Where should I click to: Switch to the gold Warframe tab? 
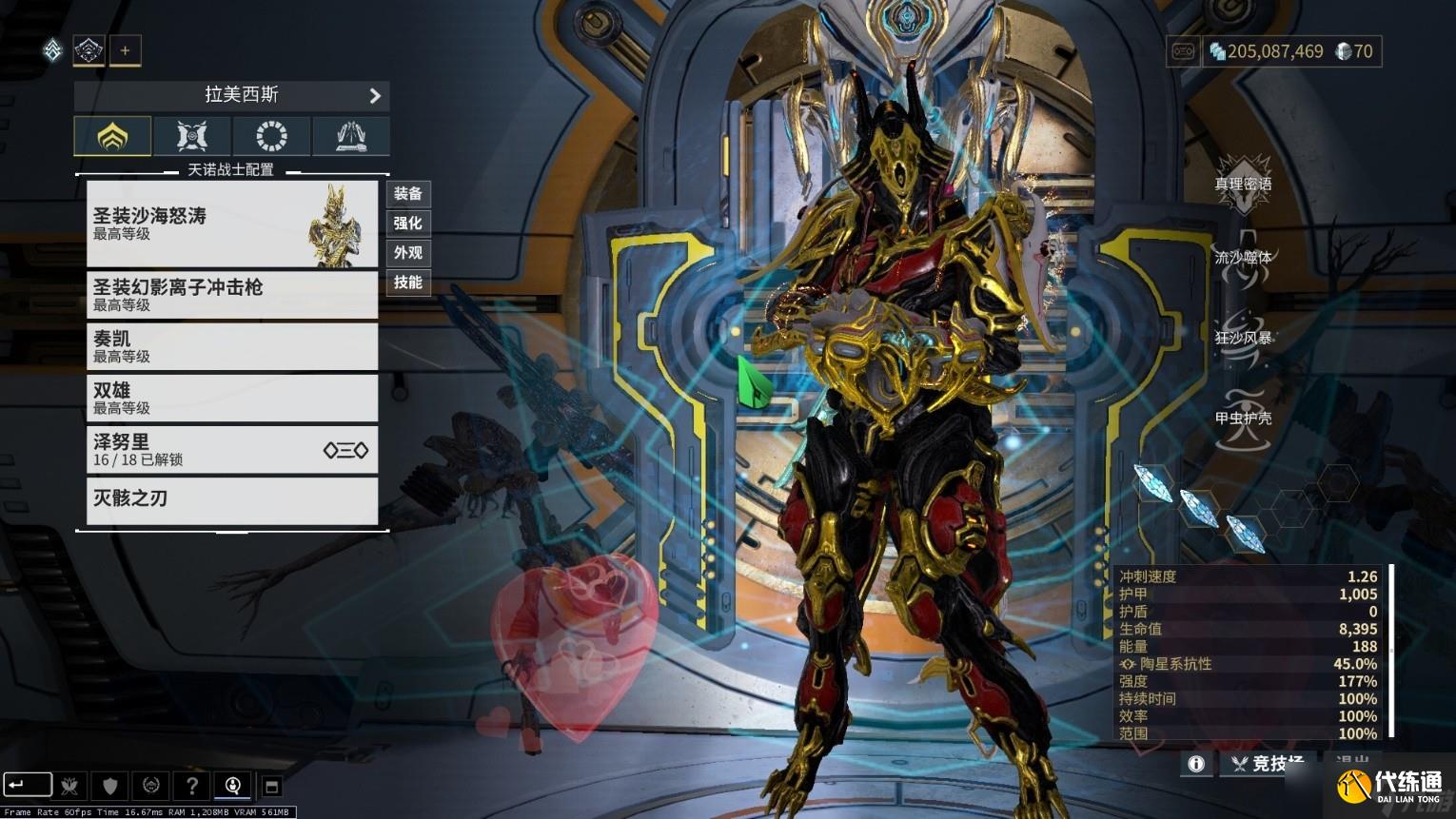113,136
